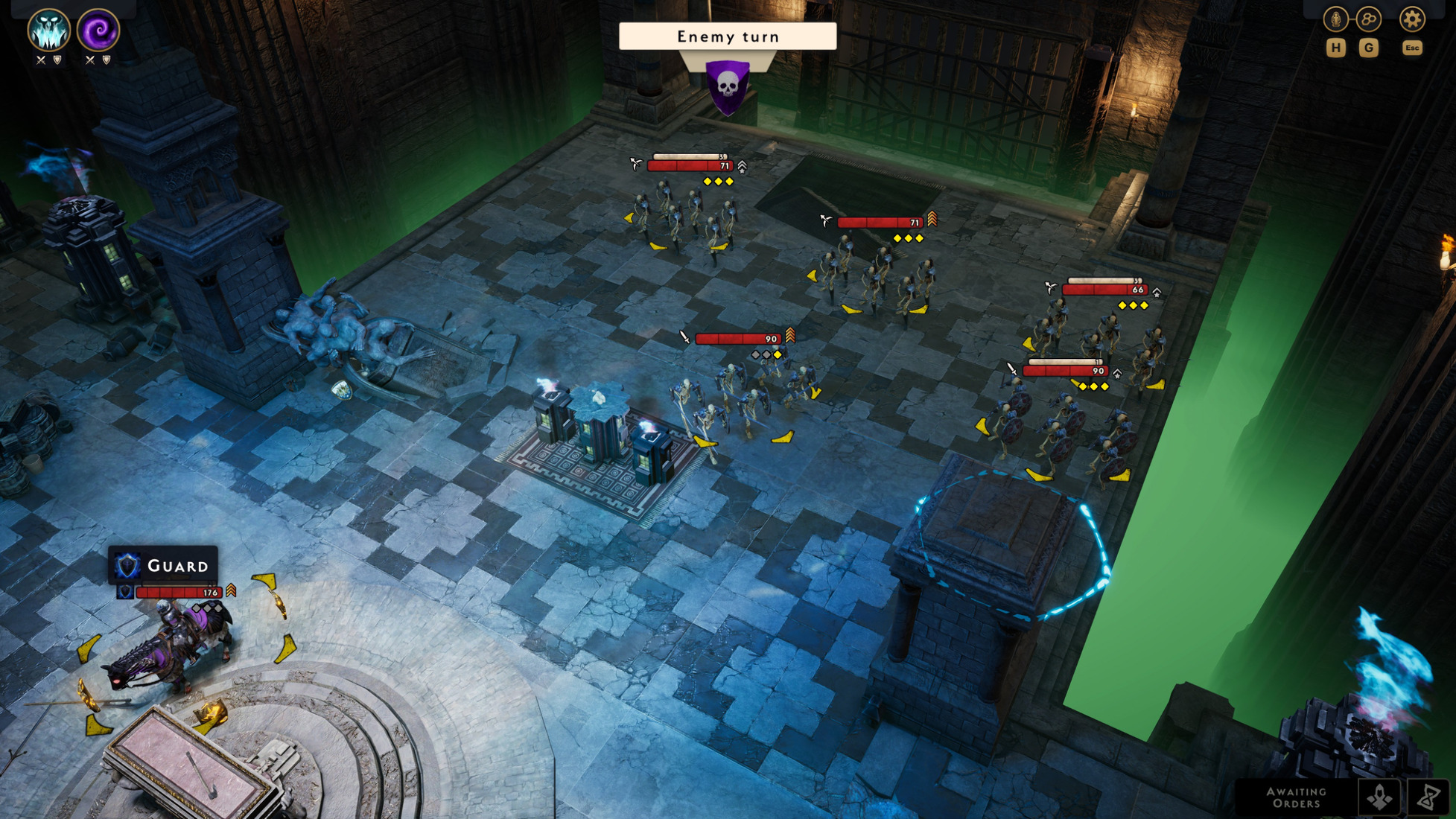Select the ghostly skull faction icon
Screen dimensions: 1456x819
48,30
